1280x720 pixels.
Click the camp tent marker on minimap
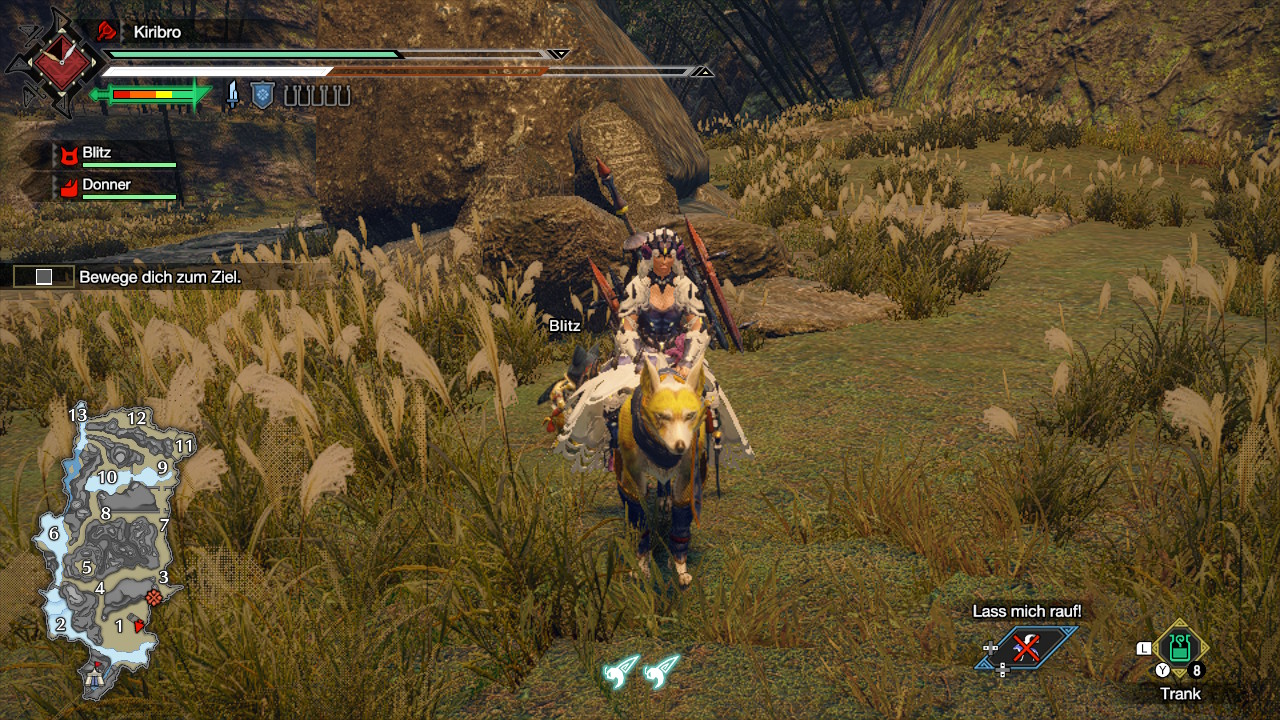click(97, 676)
